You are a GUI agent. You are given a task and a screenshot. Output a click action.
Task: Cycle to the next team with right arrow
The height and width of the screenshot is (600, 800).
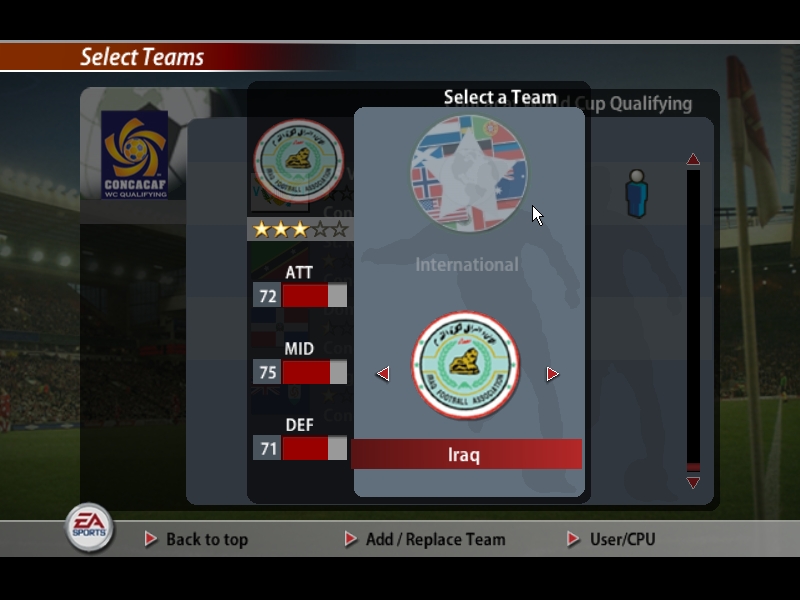[x=552, y=374]
